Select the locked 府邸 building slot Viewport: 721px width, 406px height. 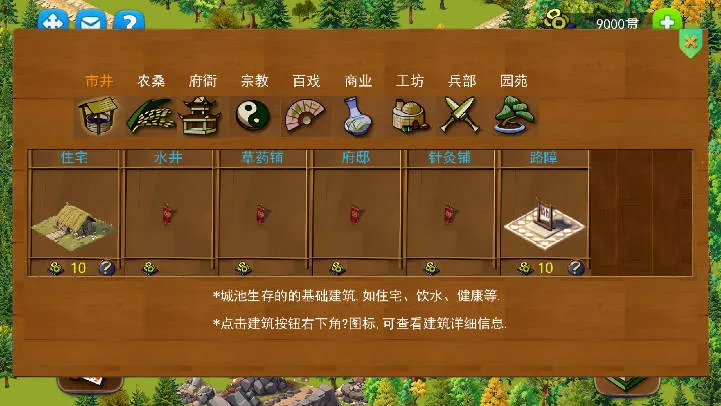coord(357,213)
